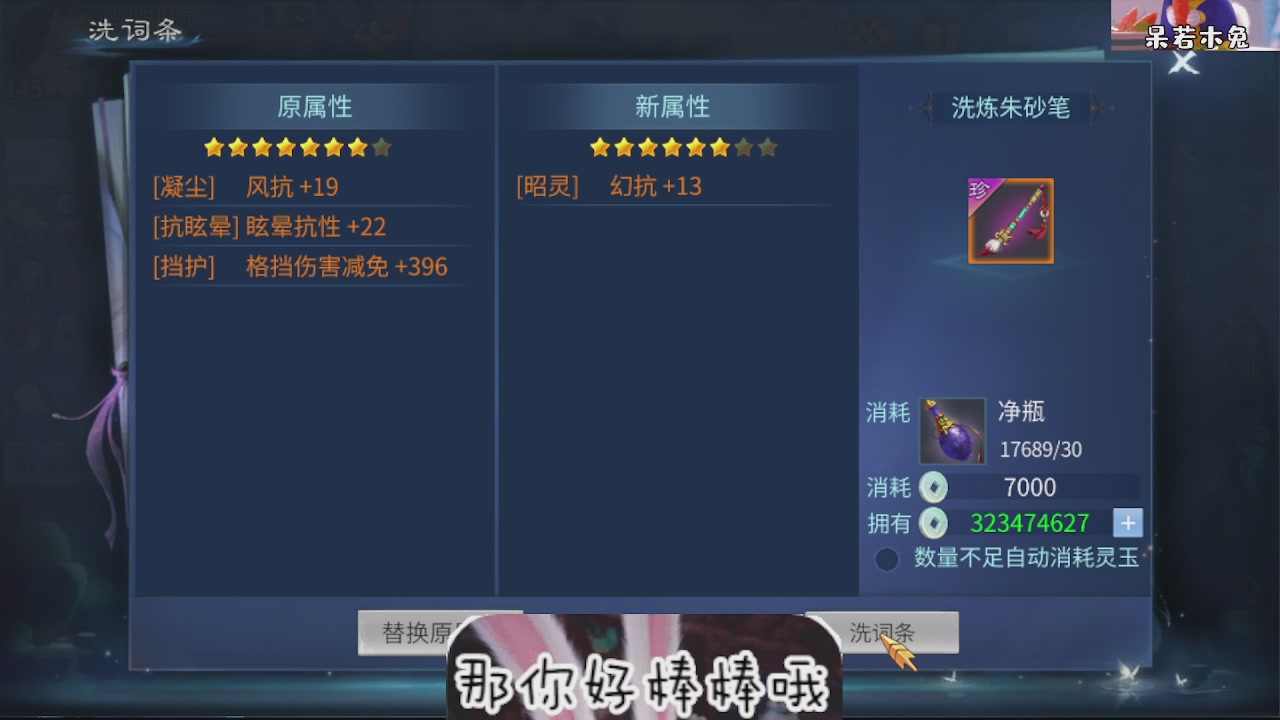1280x720 pixels.
Task: Click the 洗炼朱砂笔 brush item icon
Action: click(x=1010, y=219)
